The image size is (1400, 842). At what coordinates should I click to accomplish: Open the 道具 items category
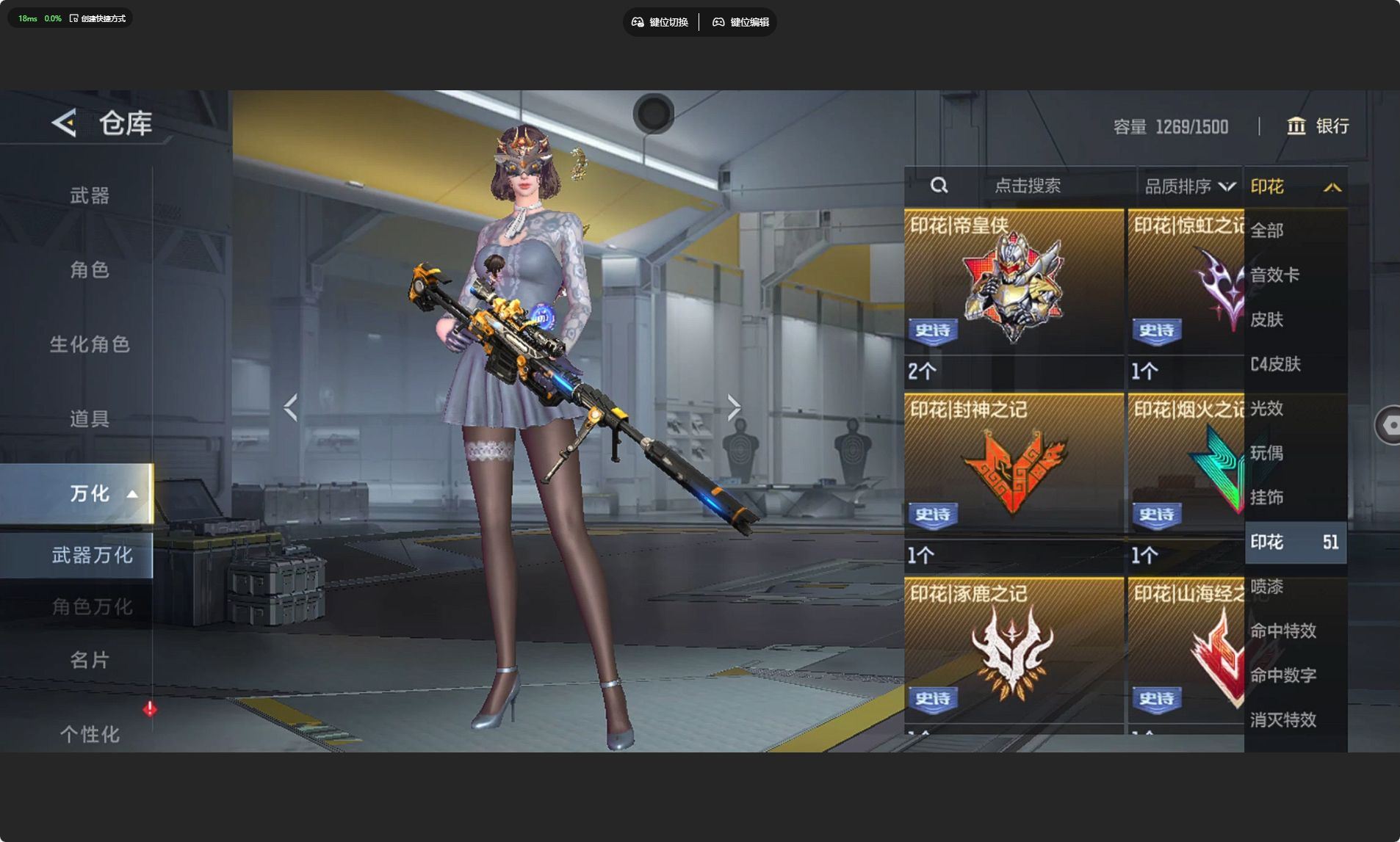coord(90,418)
